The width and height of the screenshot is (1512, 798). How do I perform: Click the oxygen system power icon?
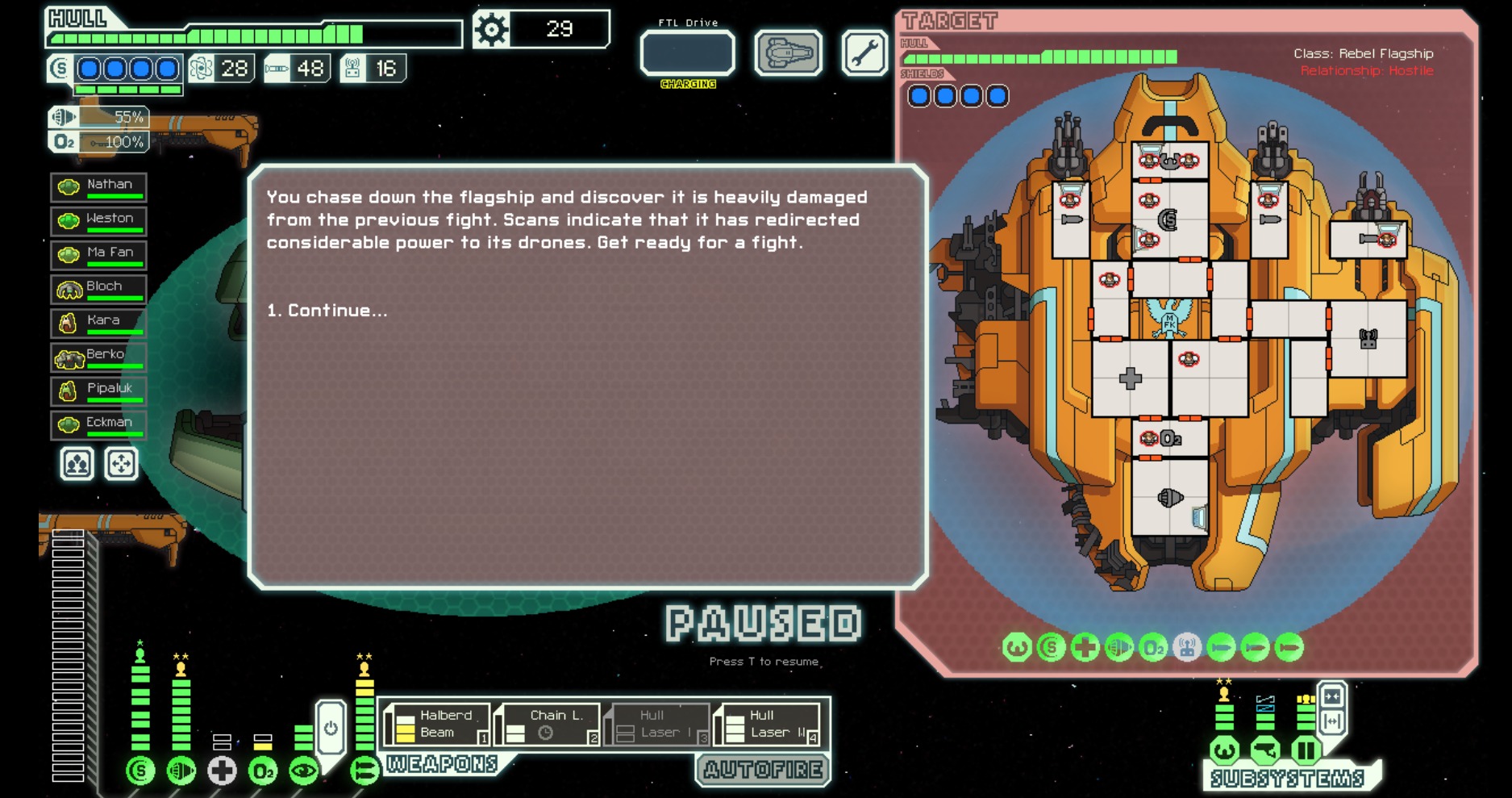(263, 771)
